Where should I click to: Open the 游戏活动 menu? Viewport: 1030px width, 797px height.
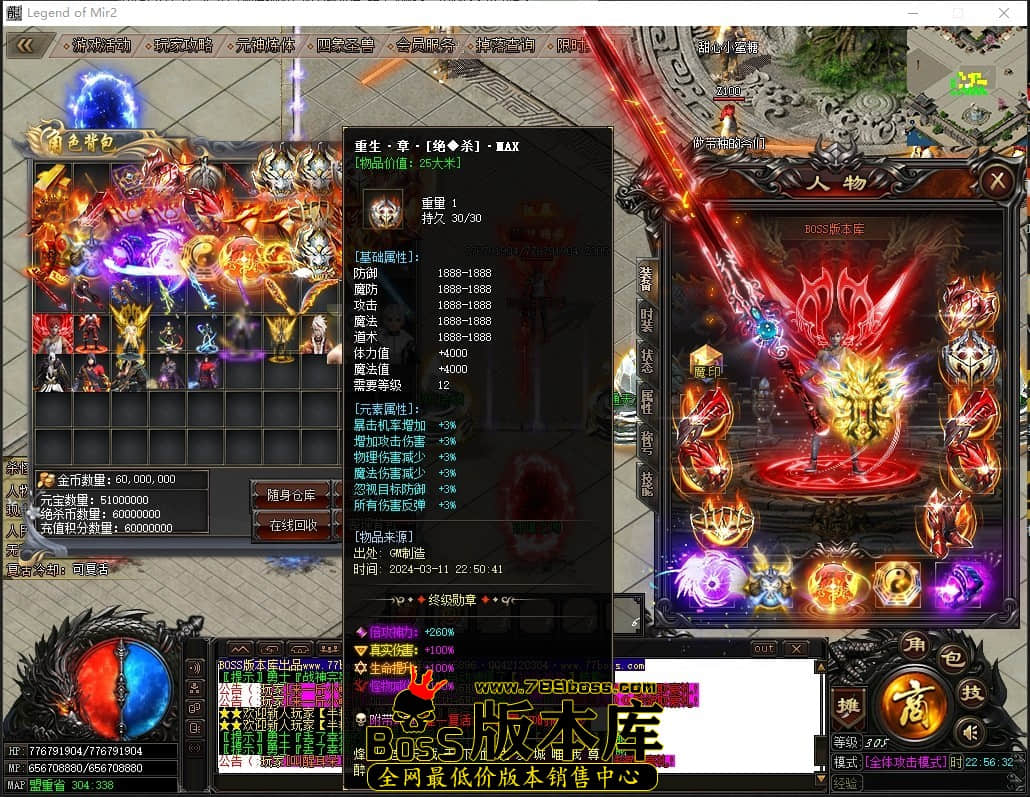click(x=101, y=46)
